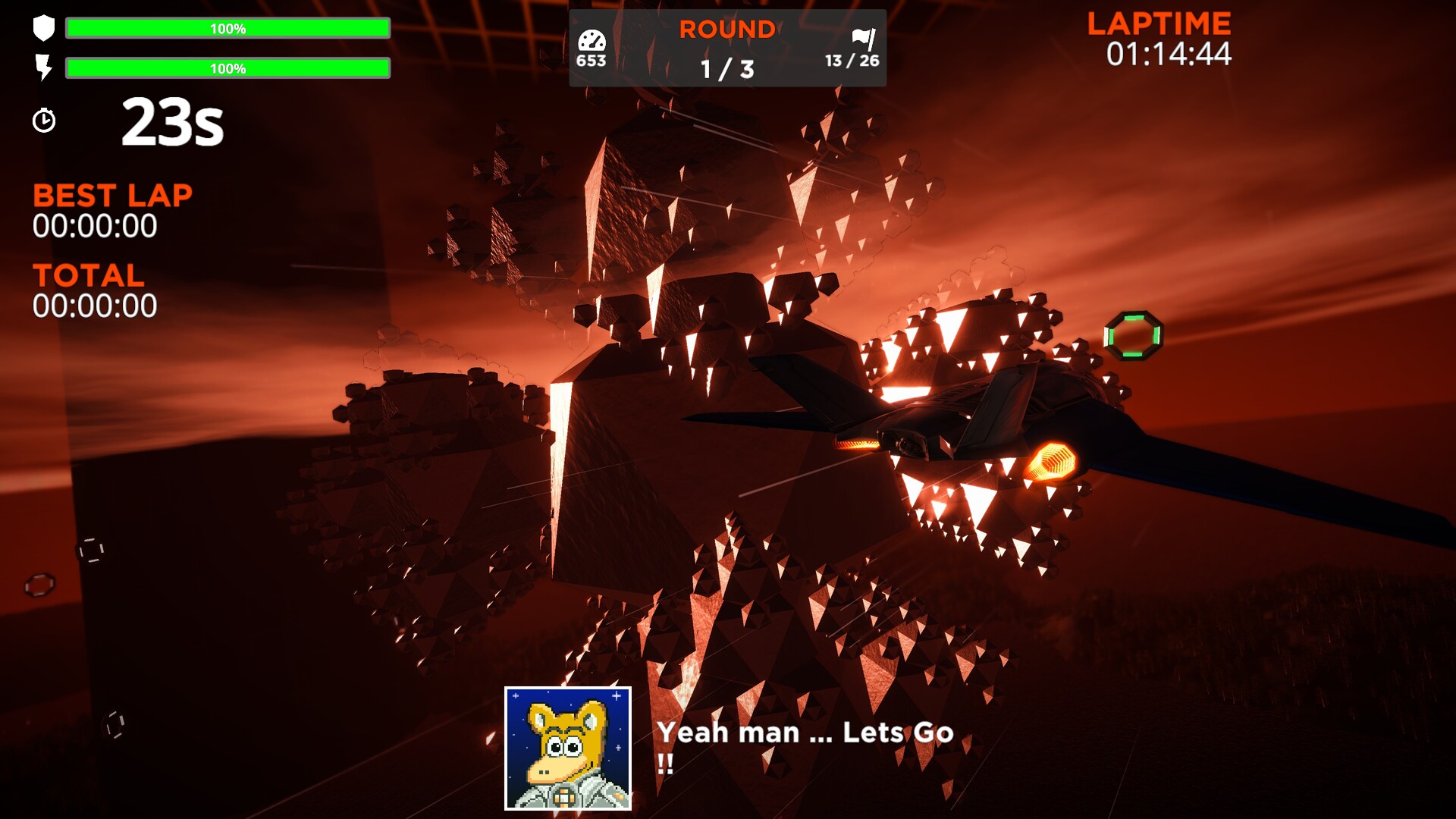Viewport: 1456px width, 819px height.
Task: Click the 23s countdown timer
Action: click(173, 123)
